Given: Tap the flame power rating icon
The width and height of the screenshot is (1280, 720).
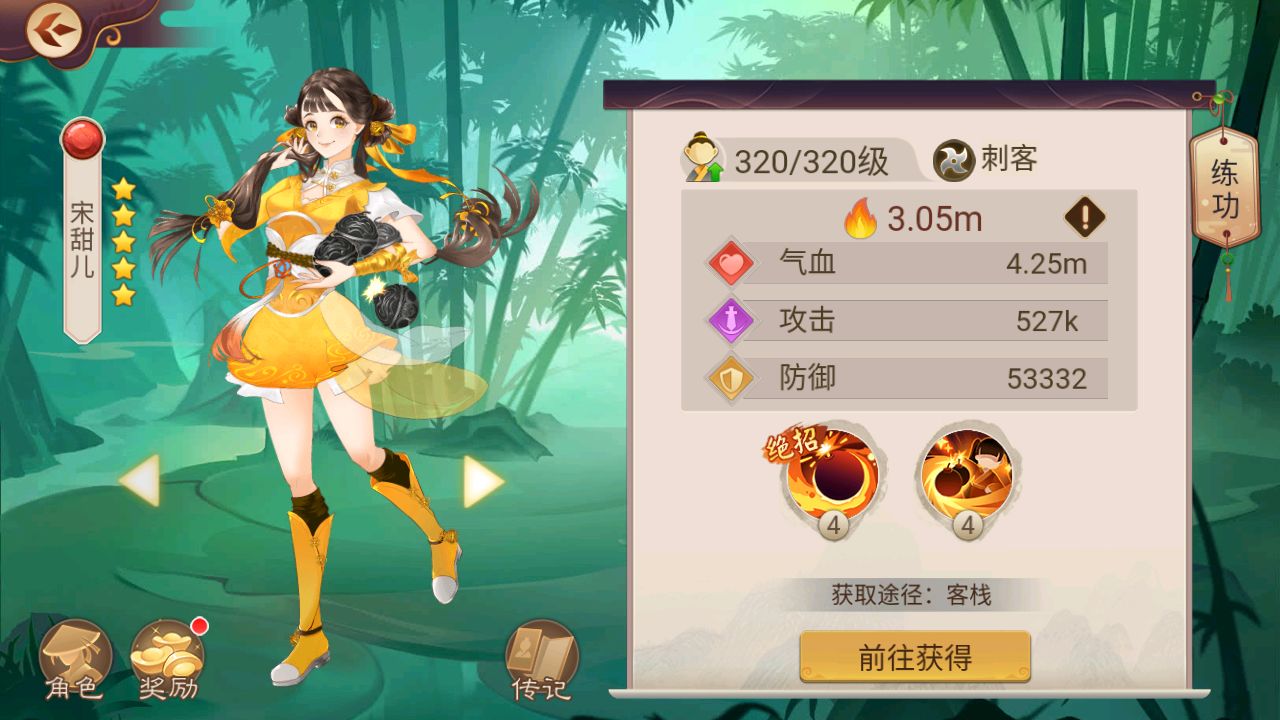Looking at the screenshot, I should (x=858, y=217).
